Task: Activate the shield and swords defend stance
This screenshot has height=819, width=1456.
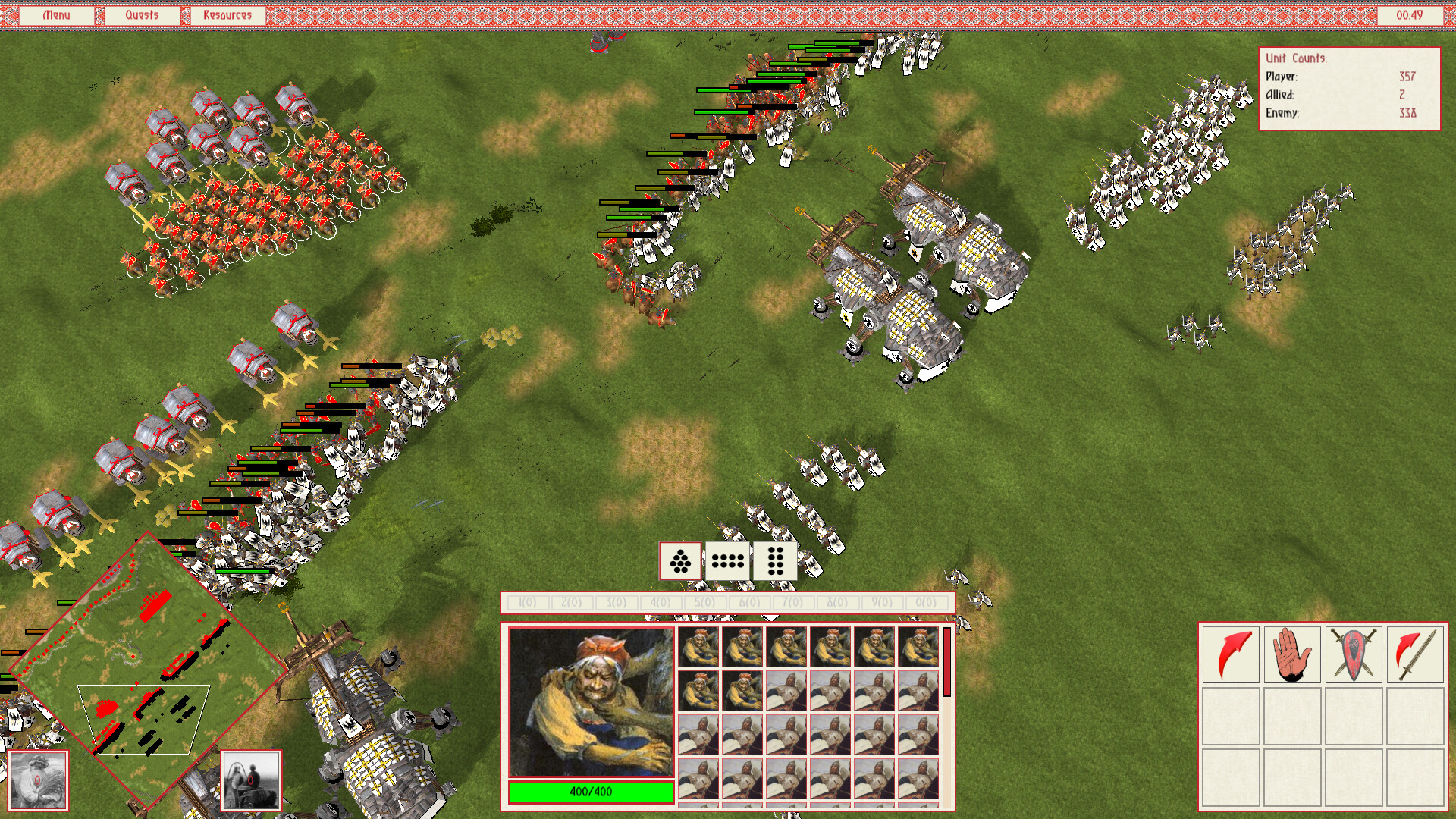Action: [1354, 653]
